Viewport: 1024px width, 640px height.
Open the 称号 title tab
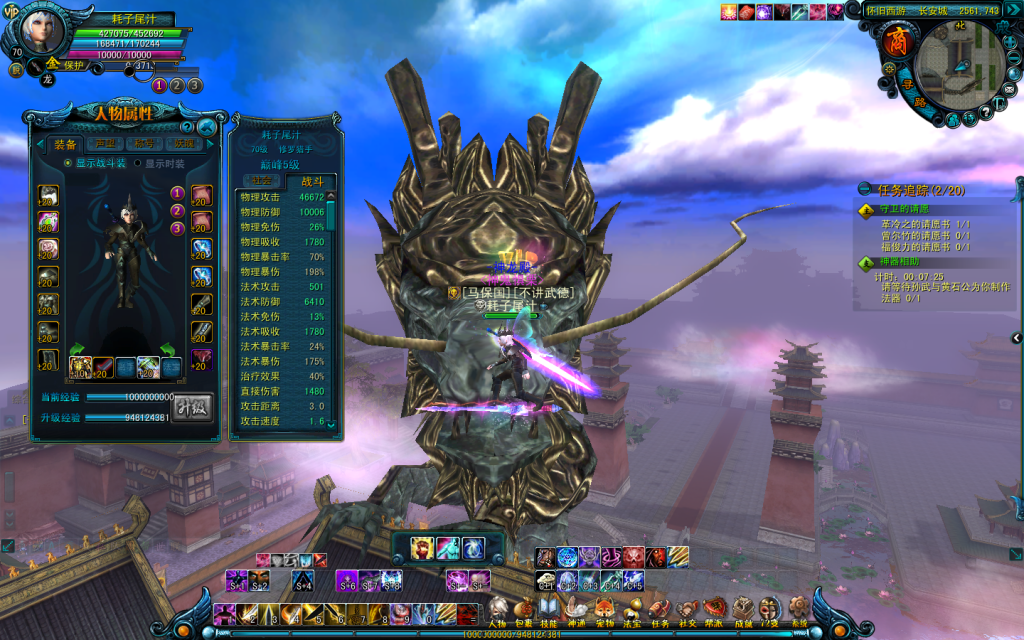click(144, 144)
